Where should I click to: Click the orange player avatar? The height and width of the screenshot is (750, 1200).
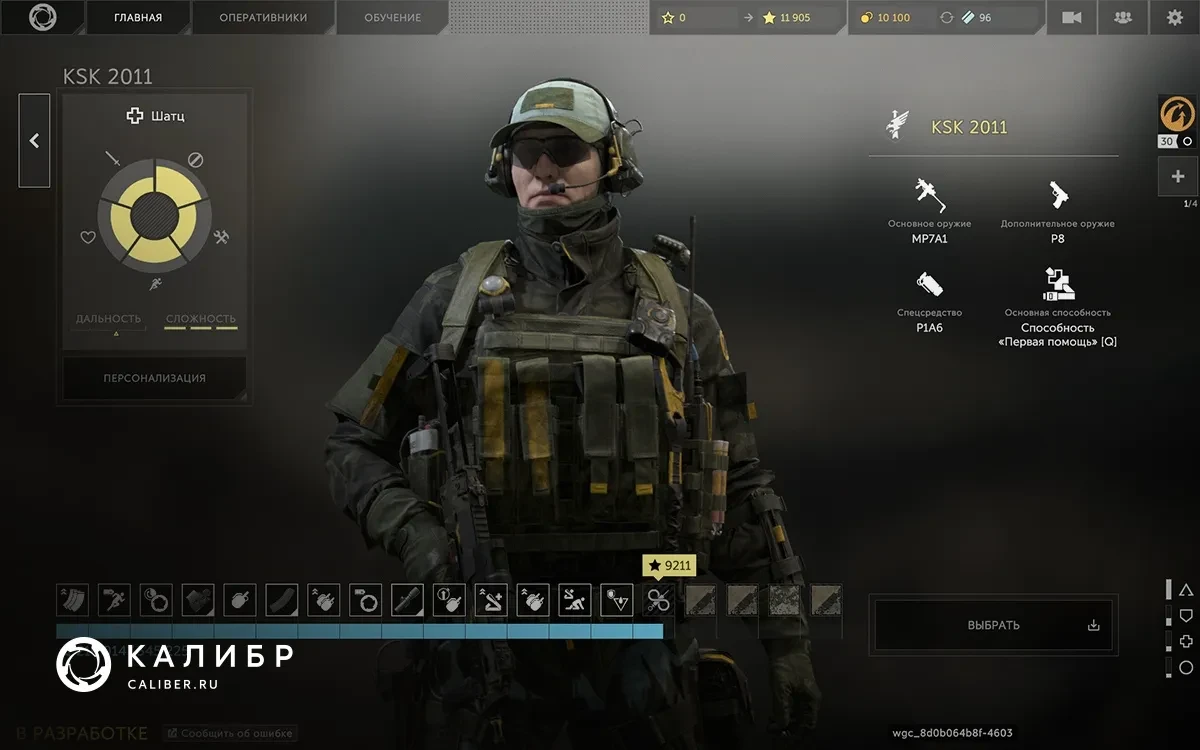tap(1177, 114)
